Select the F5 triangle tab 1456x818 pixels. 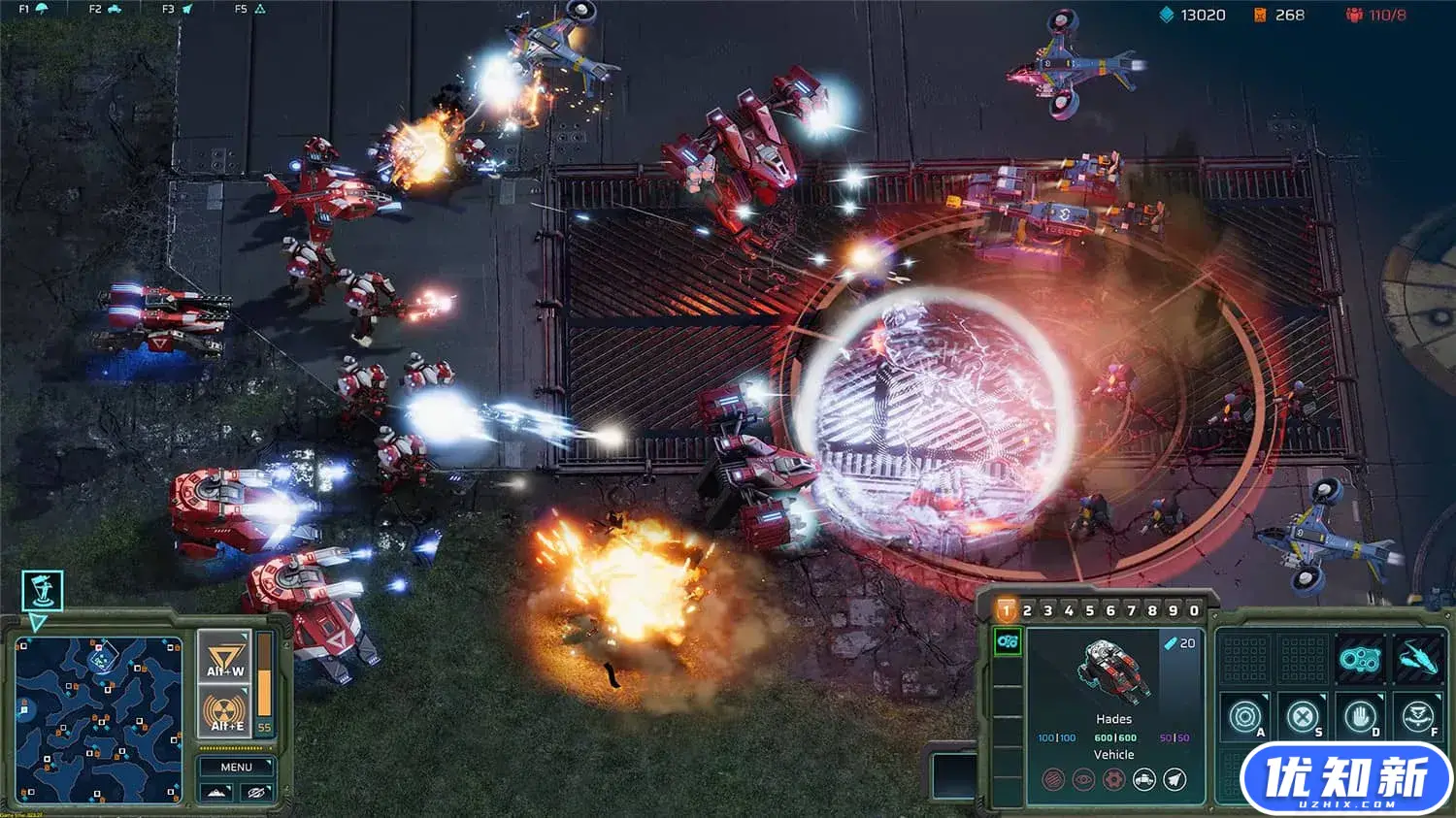[x=249, y=9]
